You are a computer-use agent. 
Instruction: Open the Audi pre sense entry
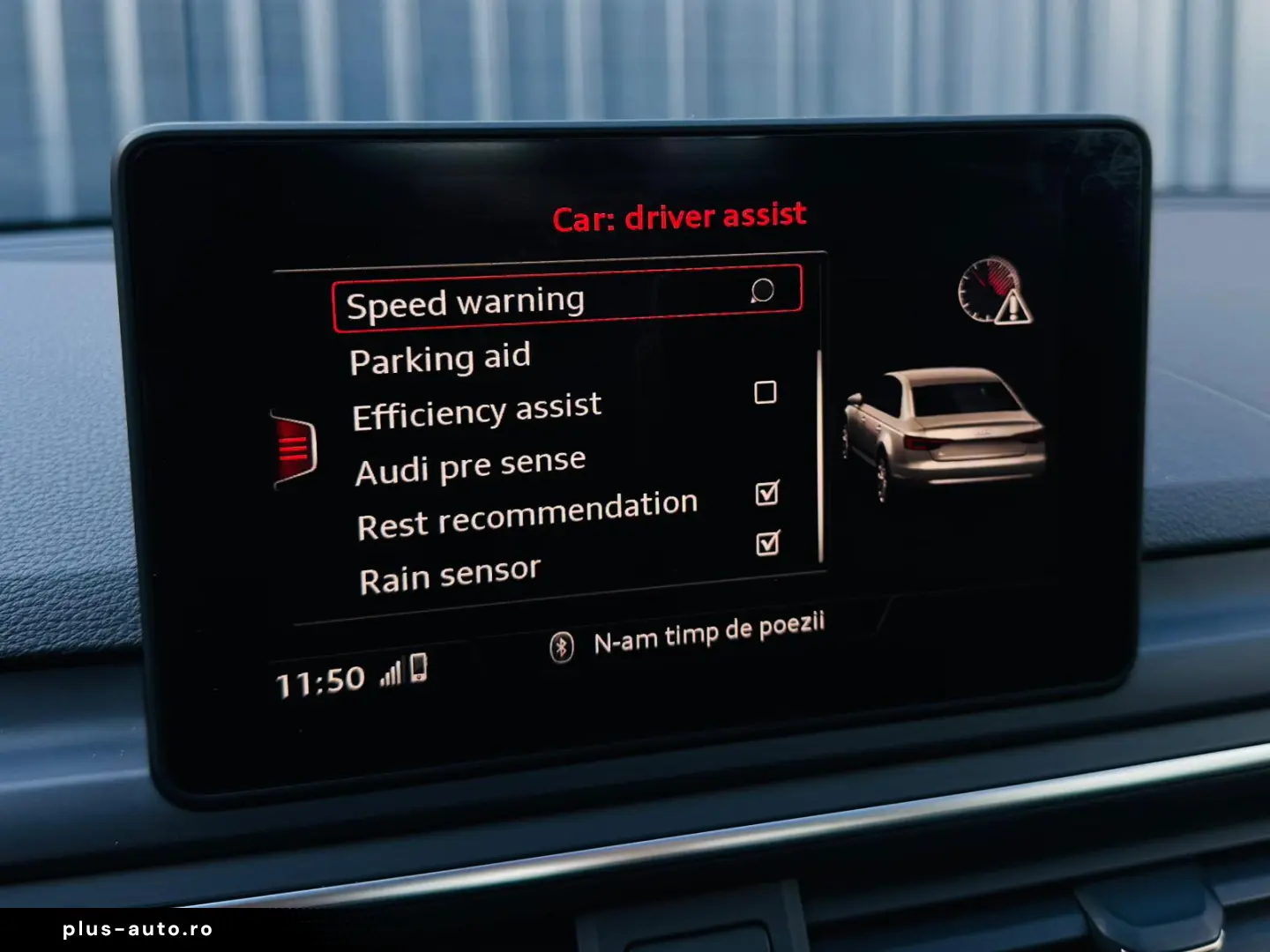(470, 466)
